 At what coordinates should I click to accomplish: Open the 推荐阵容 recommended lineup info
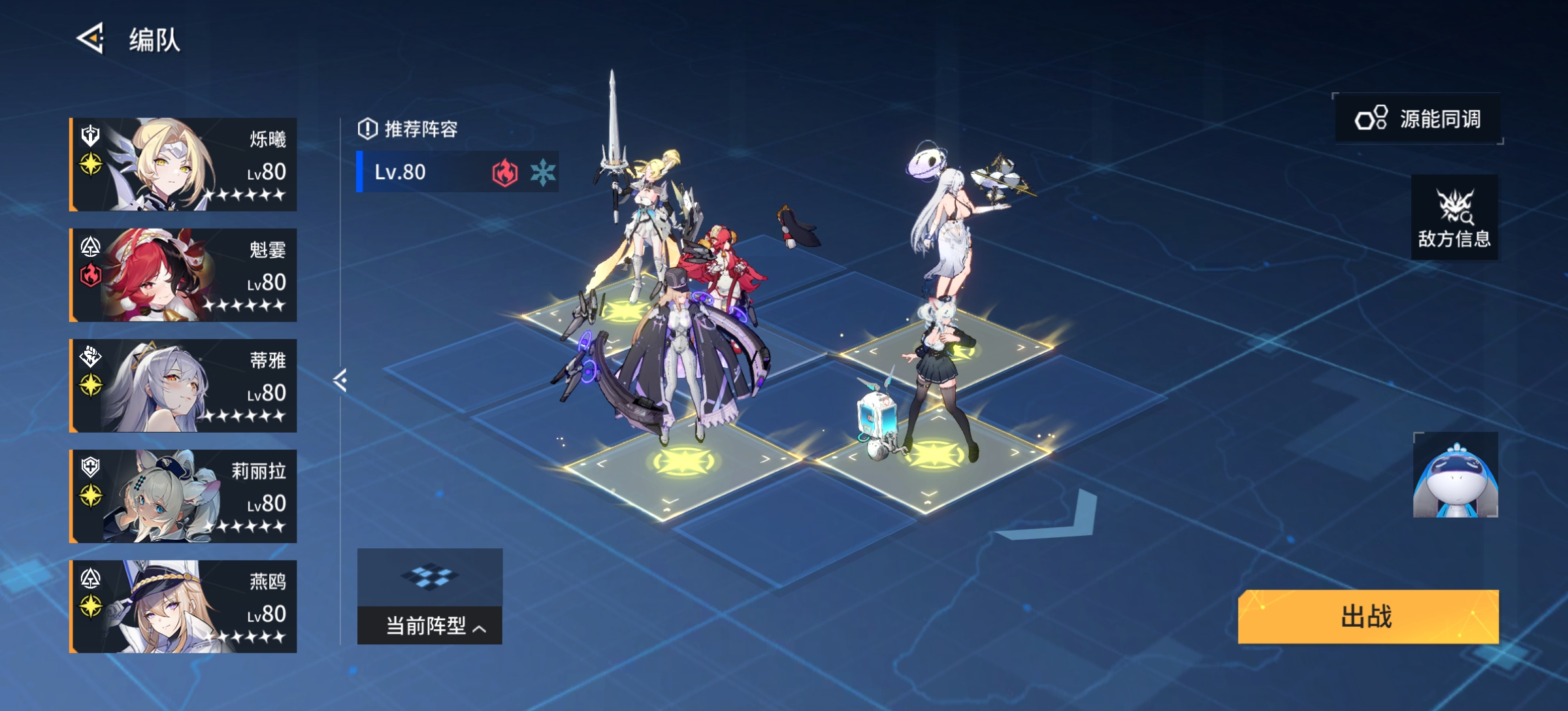click(x=408, y=129)
